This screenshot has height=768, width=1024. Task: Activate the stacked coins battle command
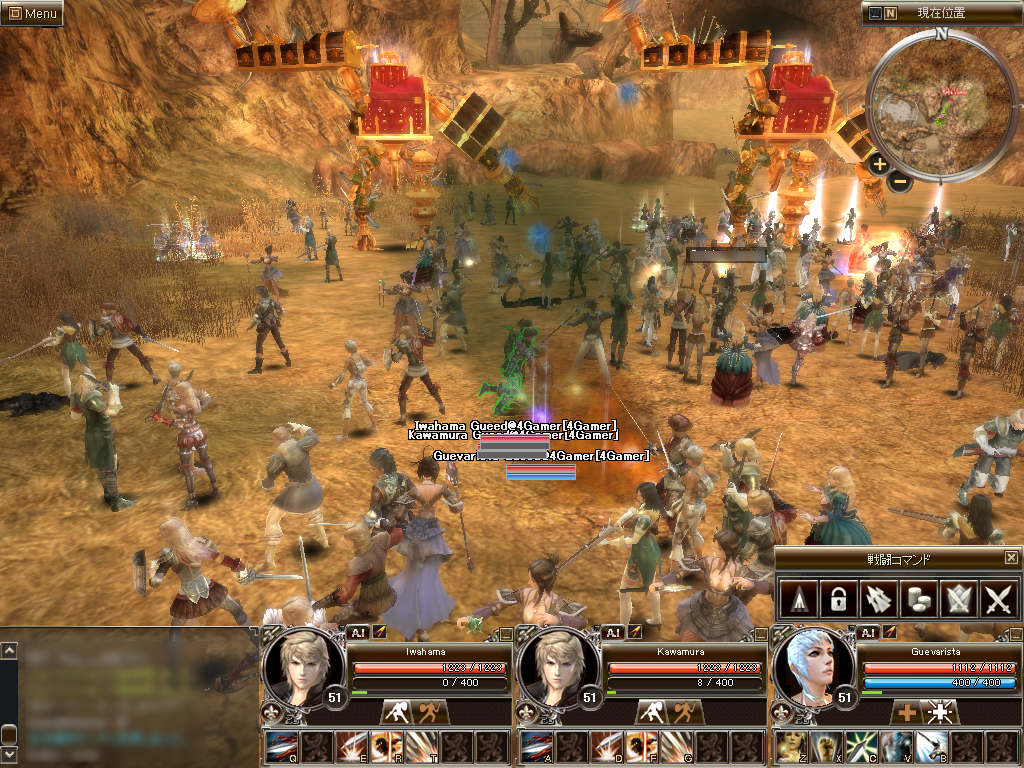tap(918, 599)
